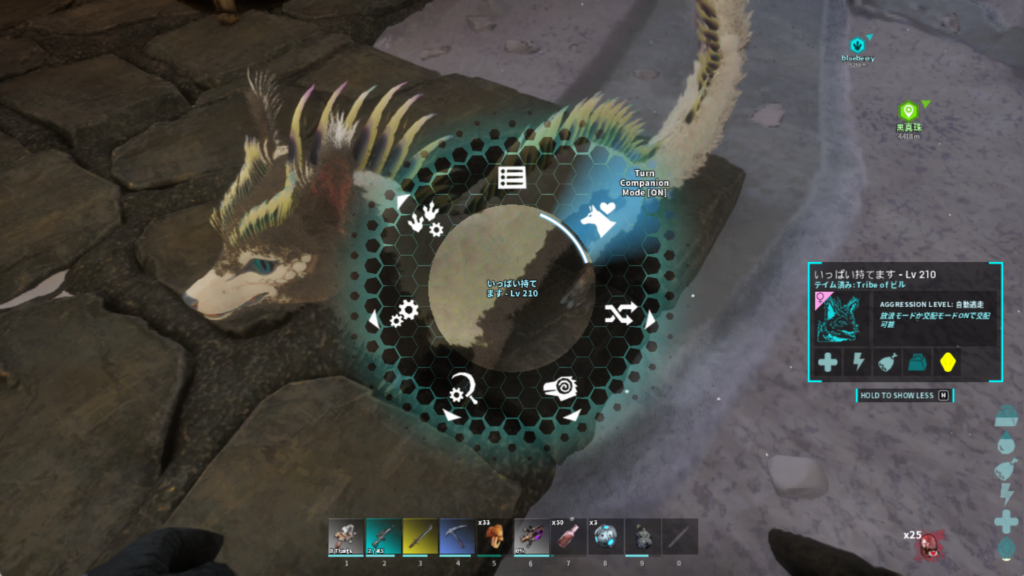Viewport: 1024px width, 576px height.
Task: Select the pickaxe hotbar slot
Action: coord(457,537)
